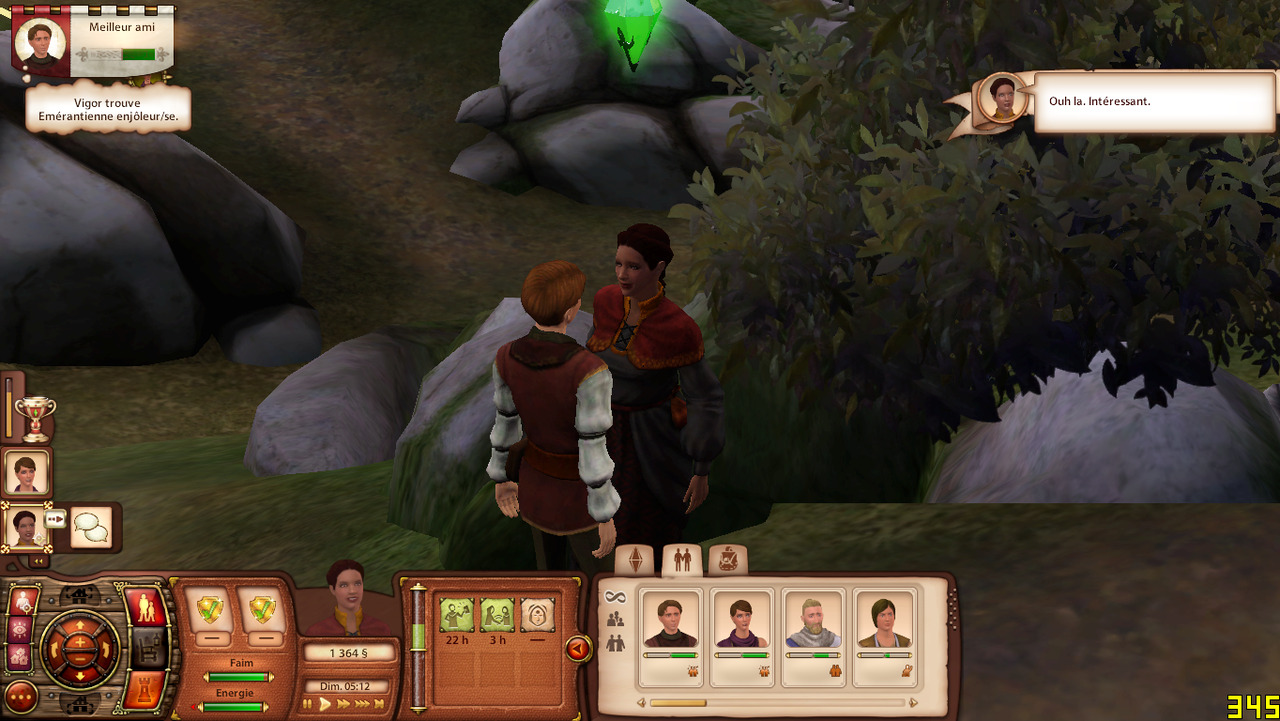Open the quest trophy goblet icon
This screenshot has width=1280, height=721.
click(x=36, y=419)
